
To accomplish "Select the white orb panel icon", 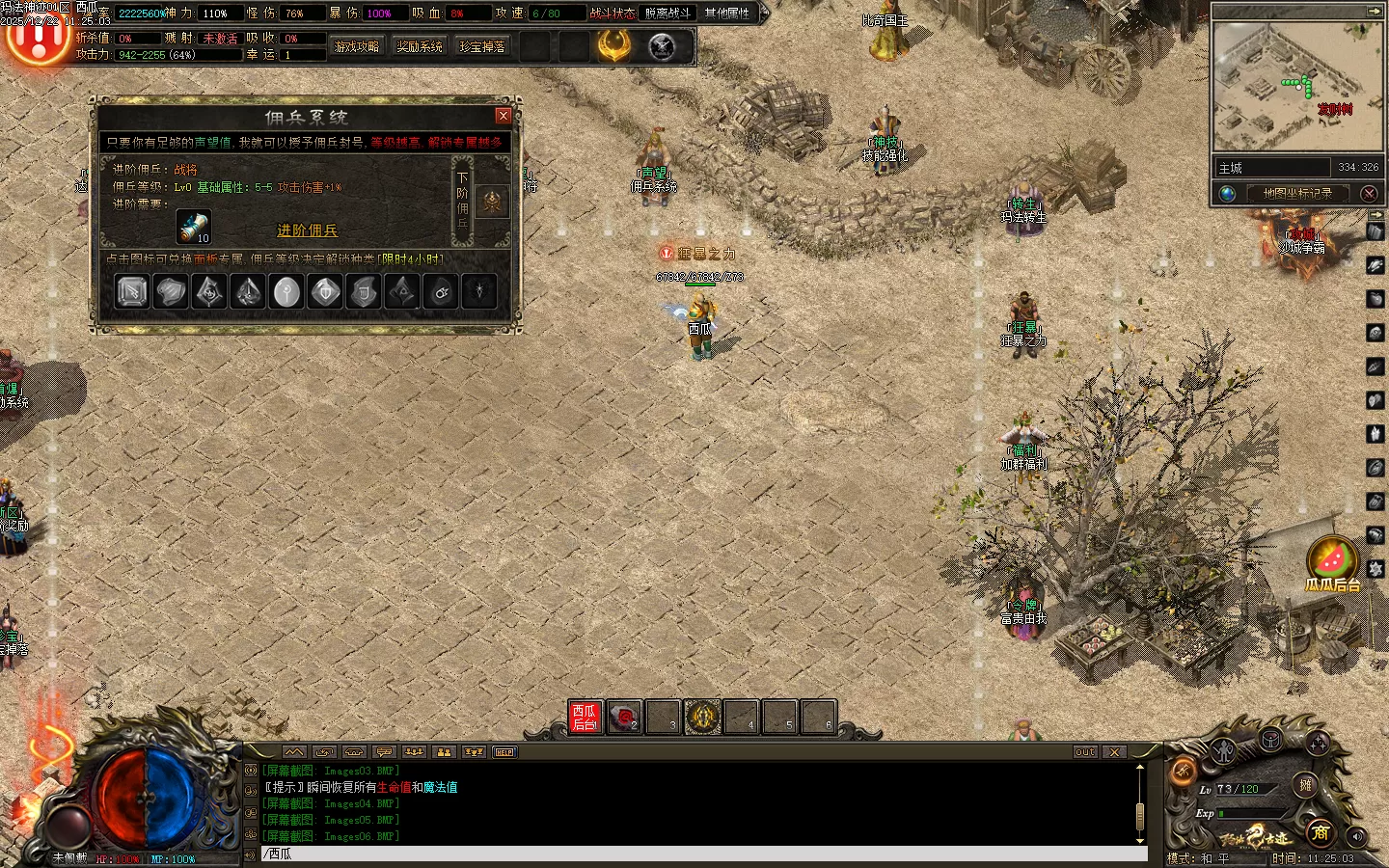I will 286,291.
